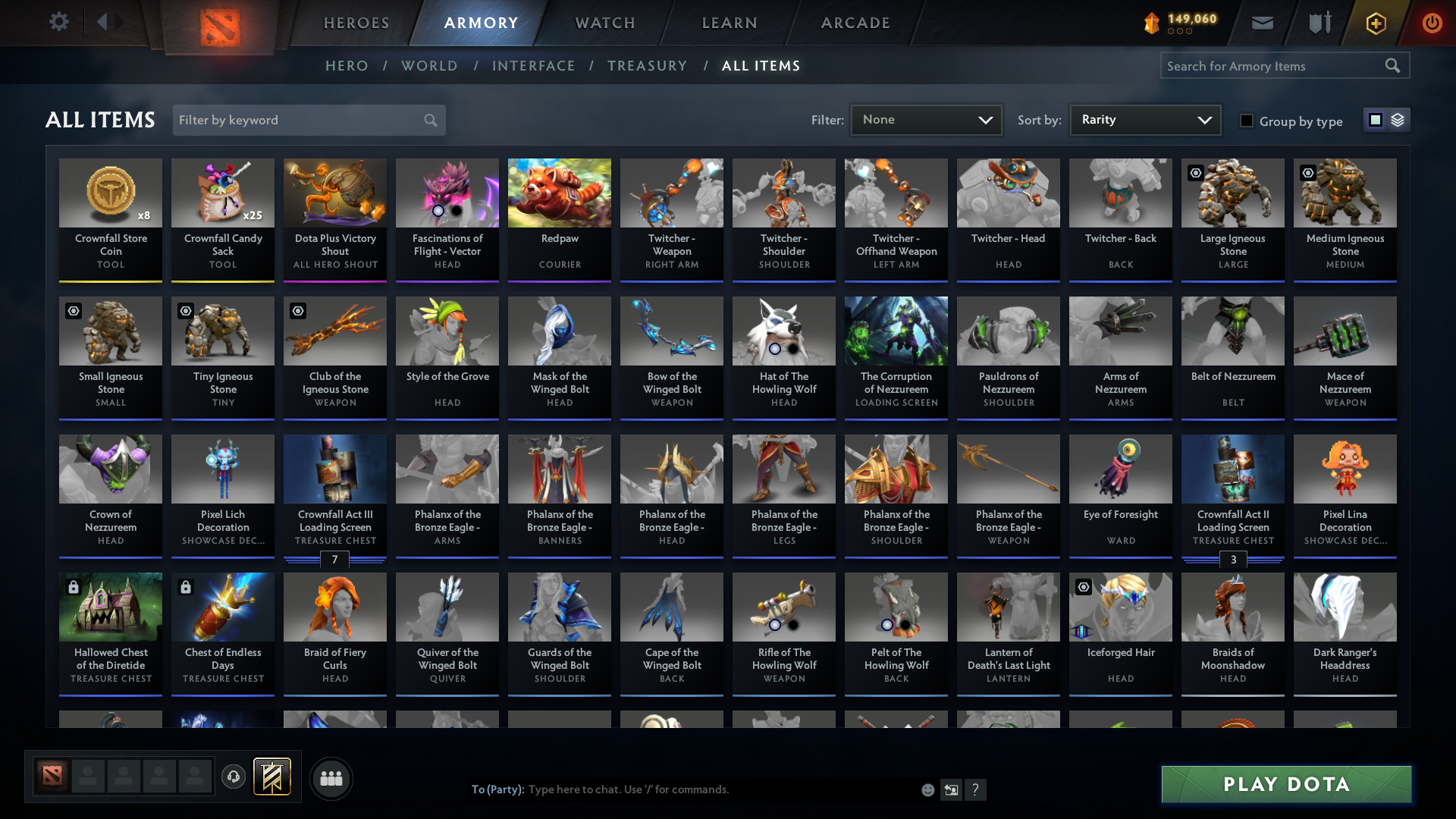Switch to stacked view with the layers icon
Image resolution: width=1456 pixels, height=819 pixels.
(x=1398, y=120)
